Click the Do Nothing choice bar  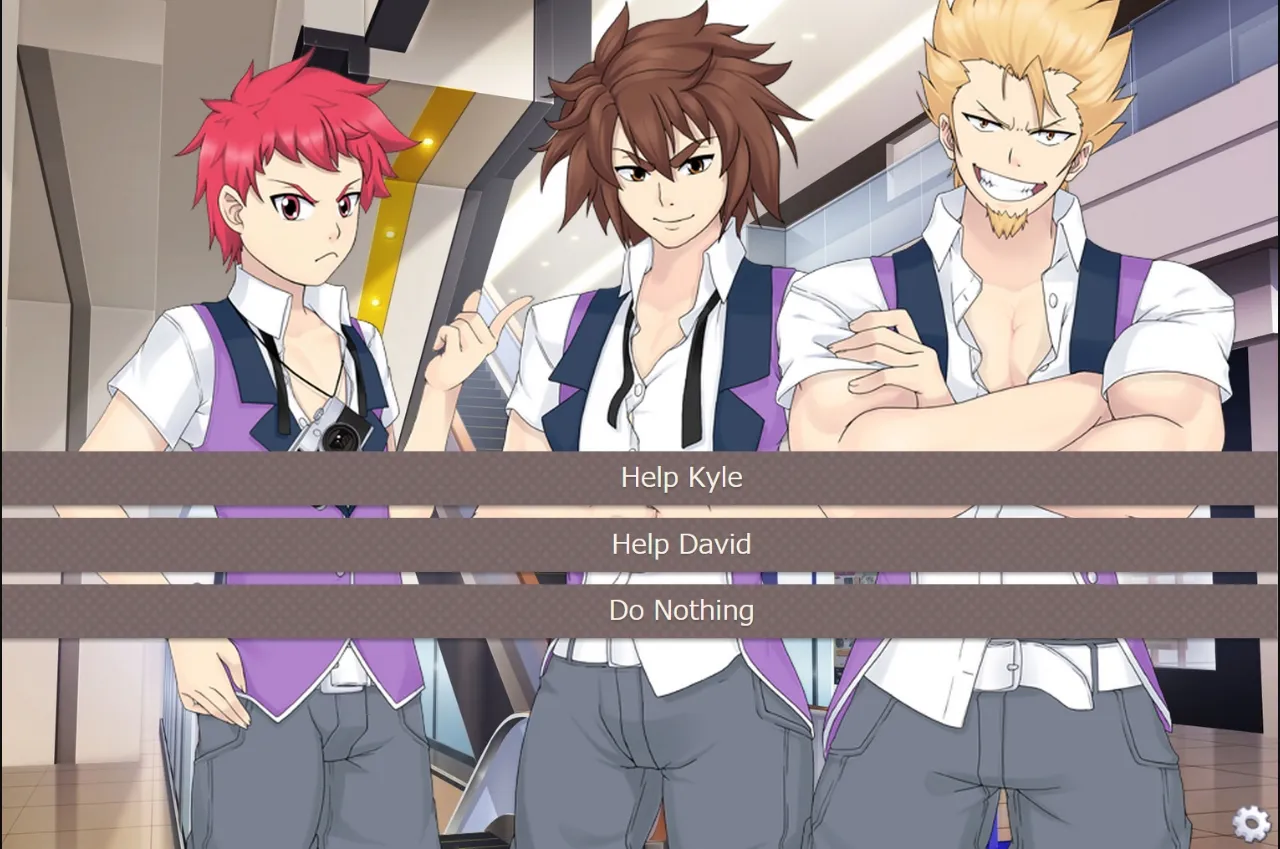tap(681, 611)
